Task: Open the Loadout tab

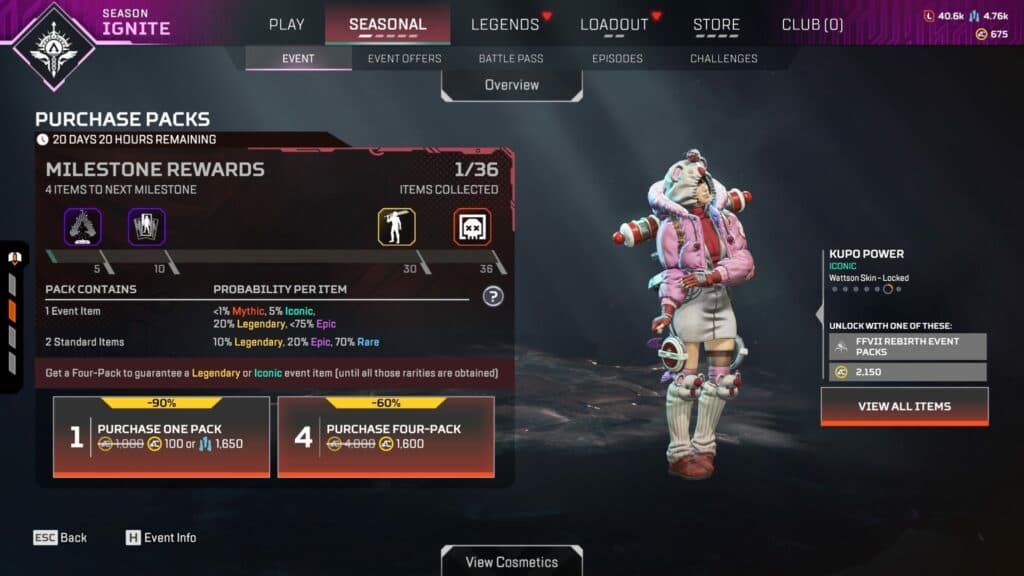Action: click(614, 24)
